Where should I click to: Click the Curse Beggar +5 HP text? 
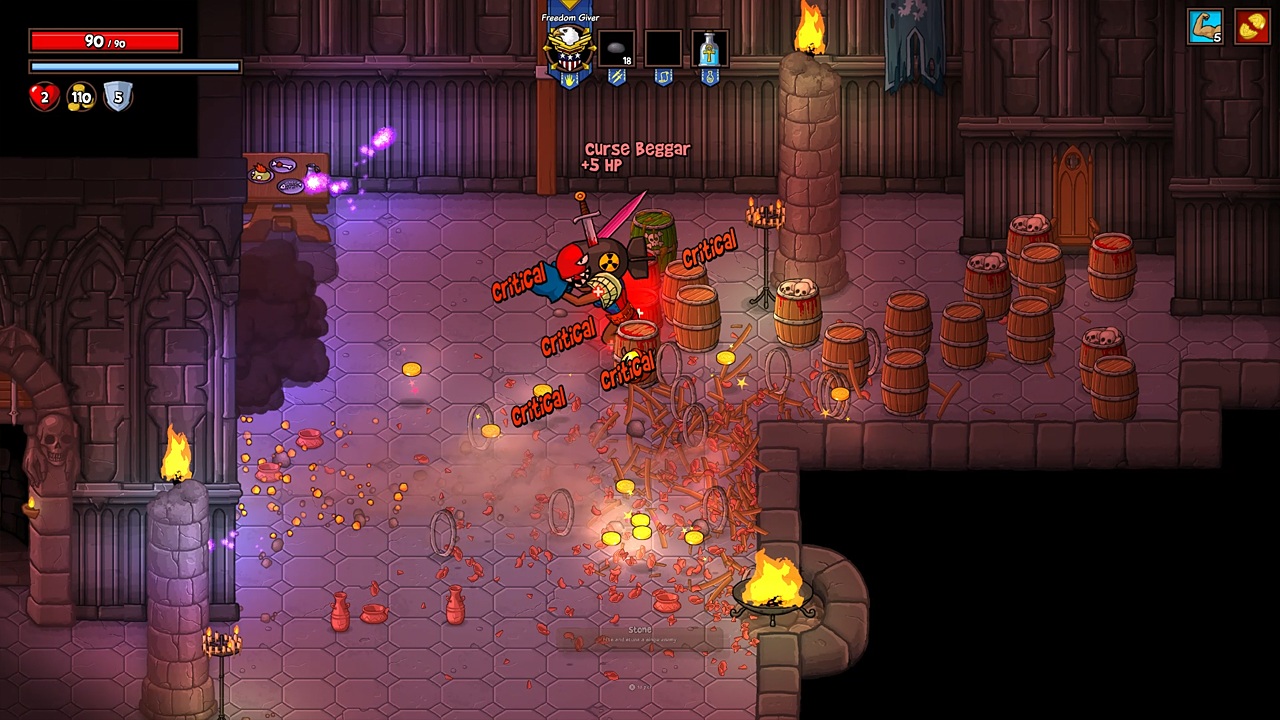coord(636,156)
